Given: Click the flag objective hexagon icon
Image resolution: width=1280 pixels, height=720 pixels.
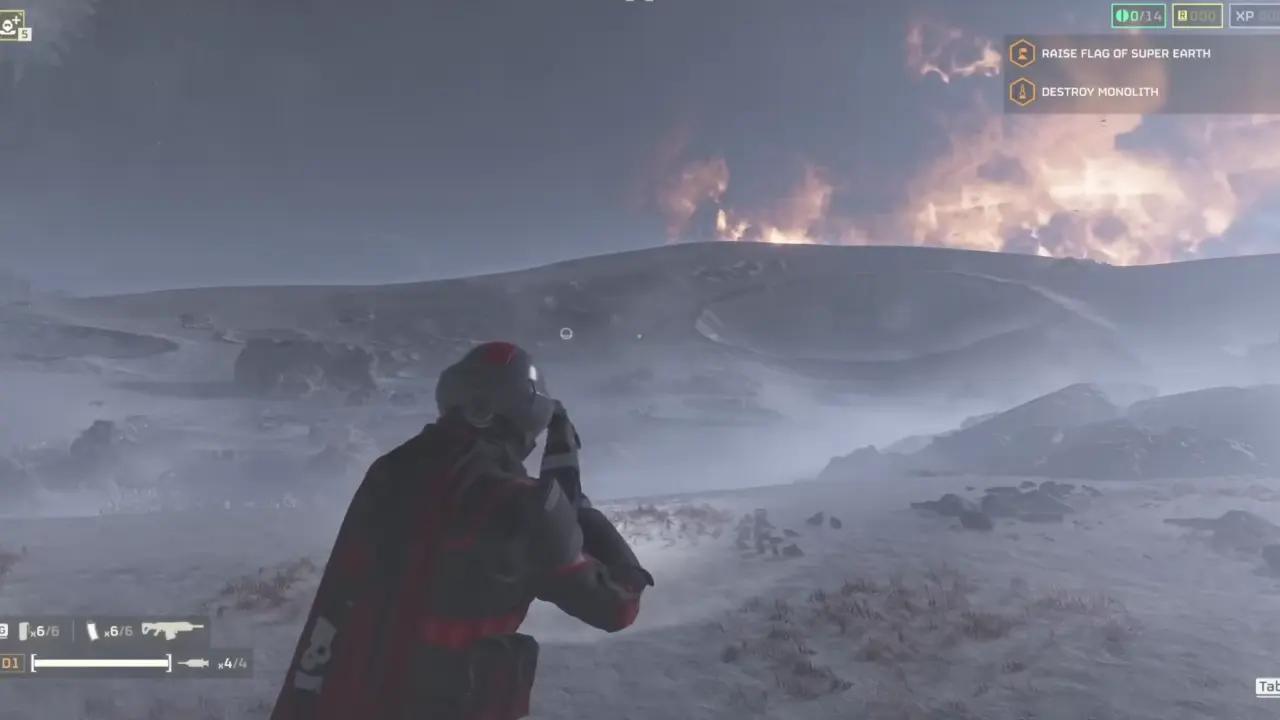Looking at the screenshot, I should [x=1022, y=54].
